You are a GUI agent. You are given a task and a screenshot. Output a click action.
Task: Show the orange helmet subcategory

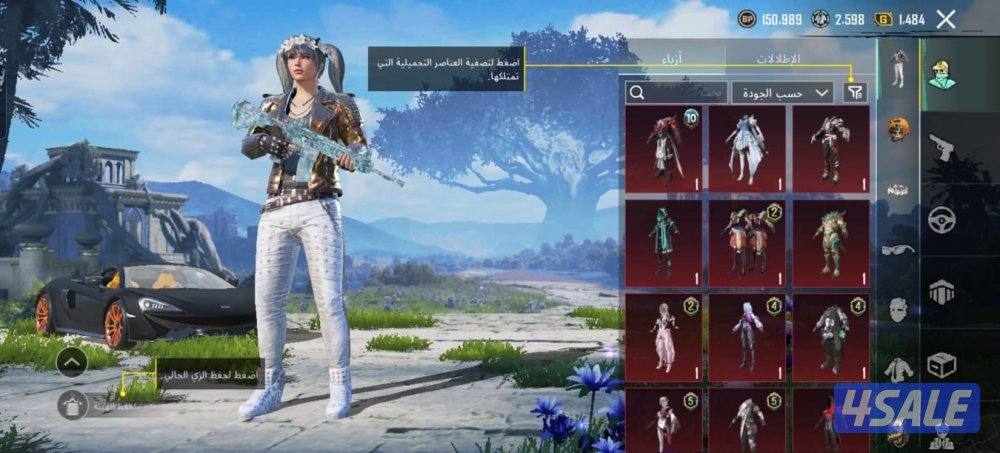[898, 129]
